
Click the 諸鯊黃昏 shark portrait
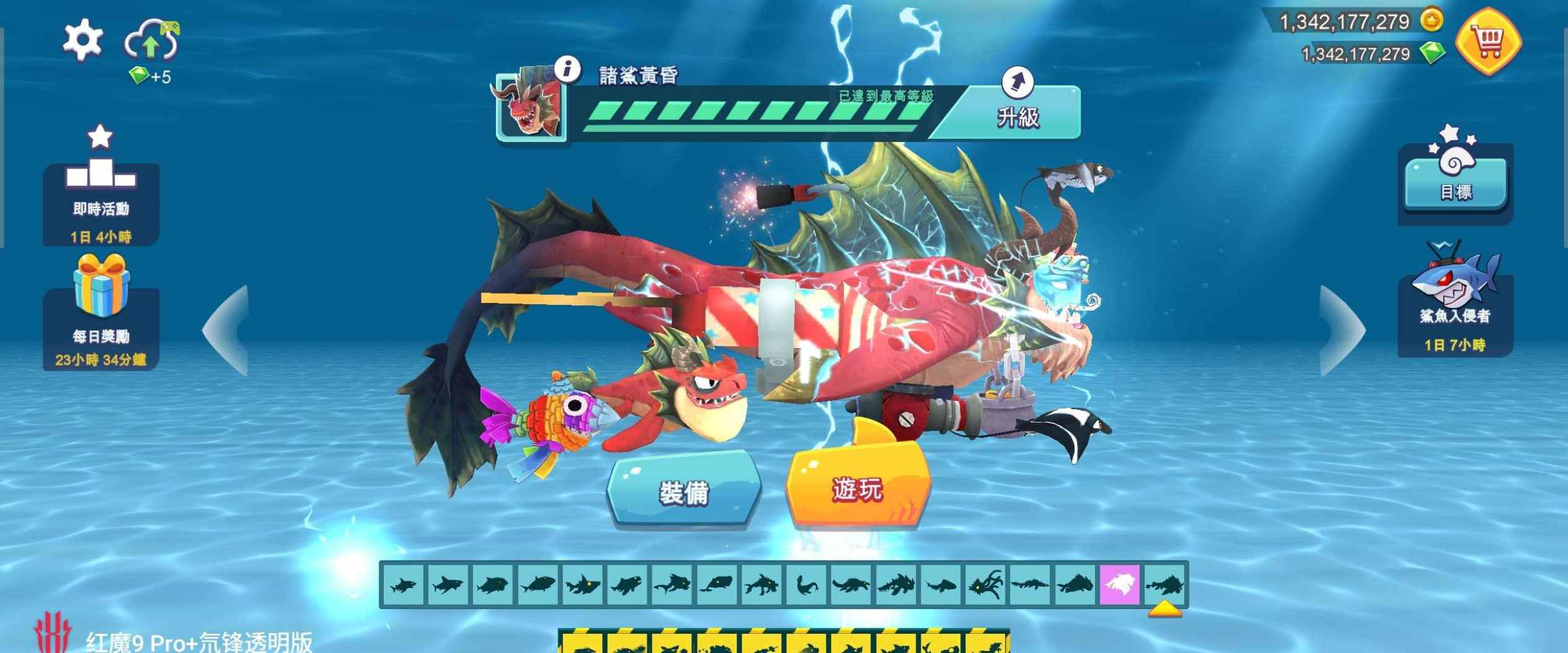click(x=531, y=105)
